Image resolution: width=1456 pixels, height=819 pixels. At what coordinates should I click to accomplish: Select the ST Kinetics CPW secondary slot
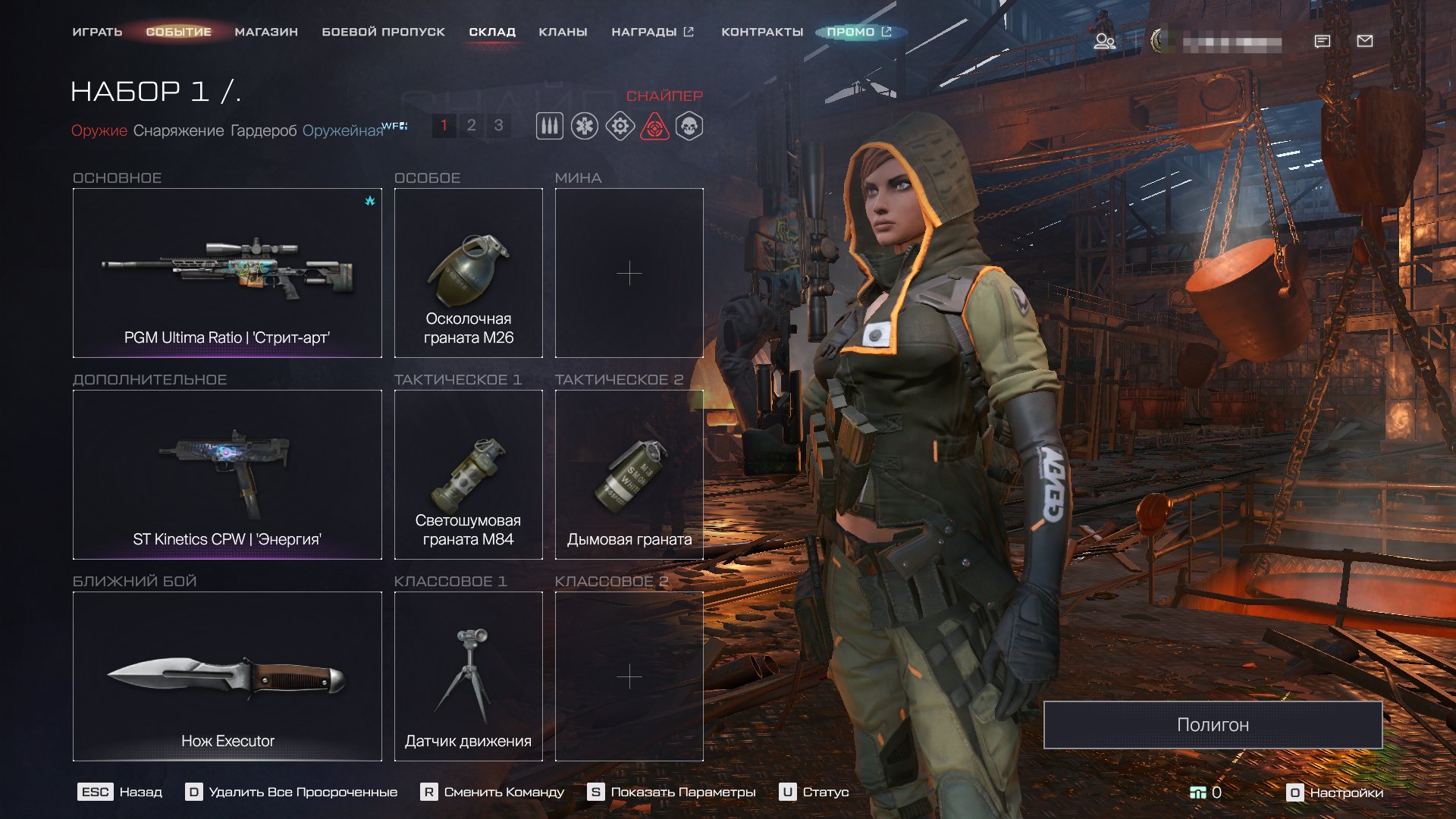coord(227,475)
